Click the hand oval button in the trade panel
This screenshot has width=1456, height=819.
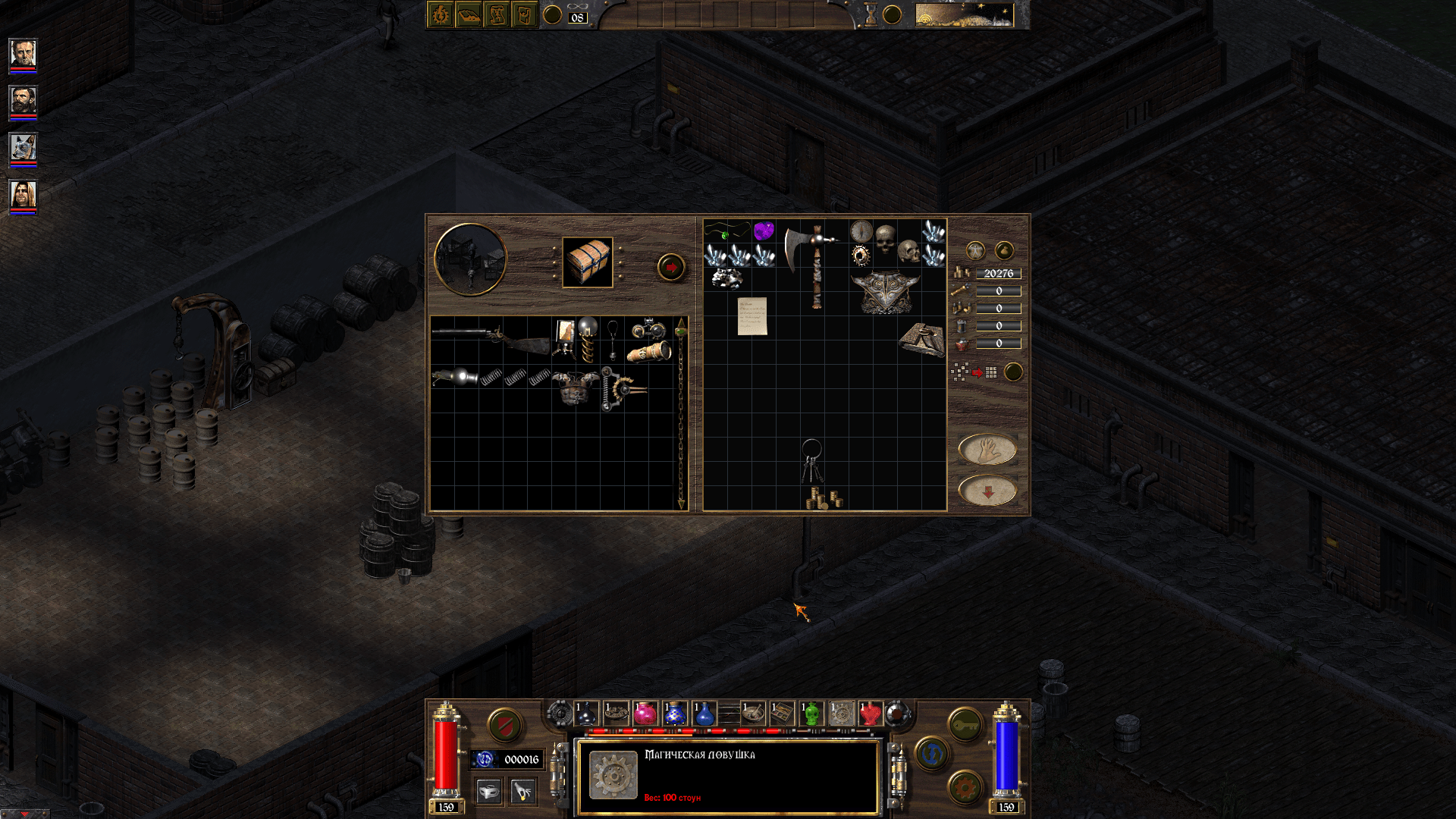coord(988,448)
